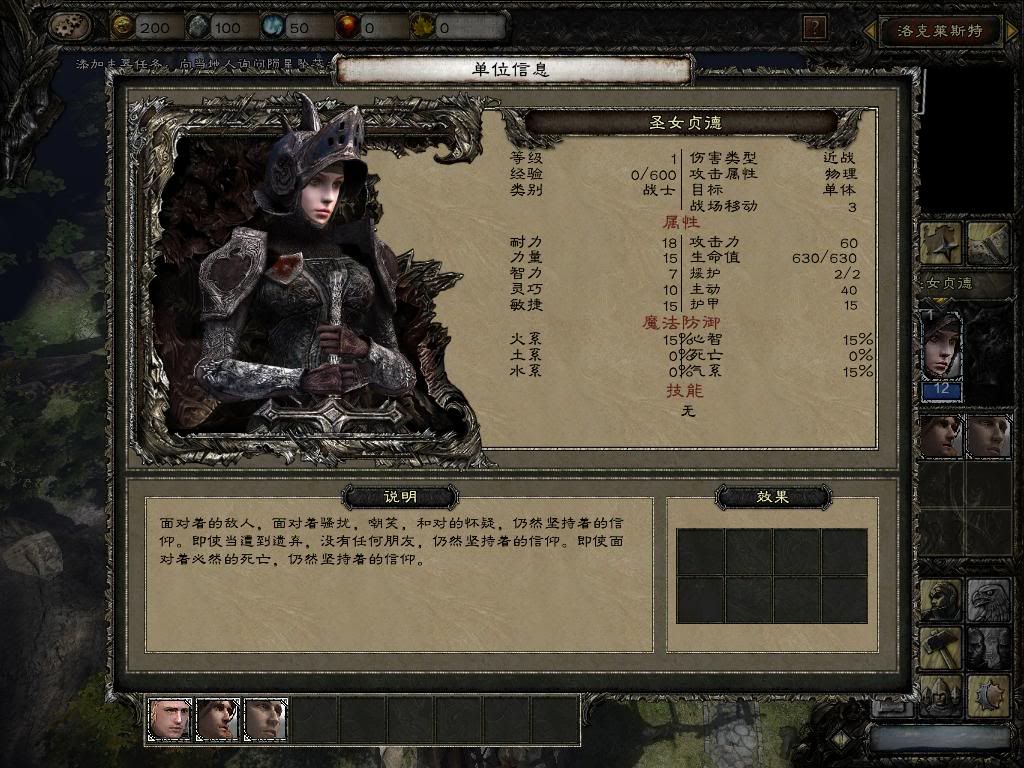This screenshot has width=1024, height=768.
Task: Open the question mark help button
Action: click(815, 27)
